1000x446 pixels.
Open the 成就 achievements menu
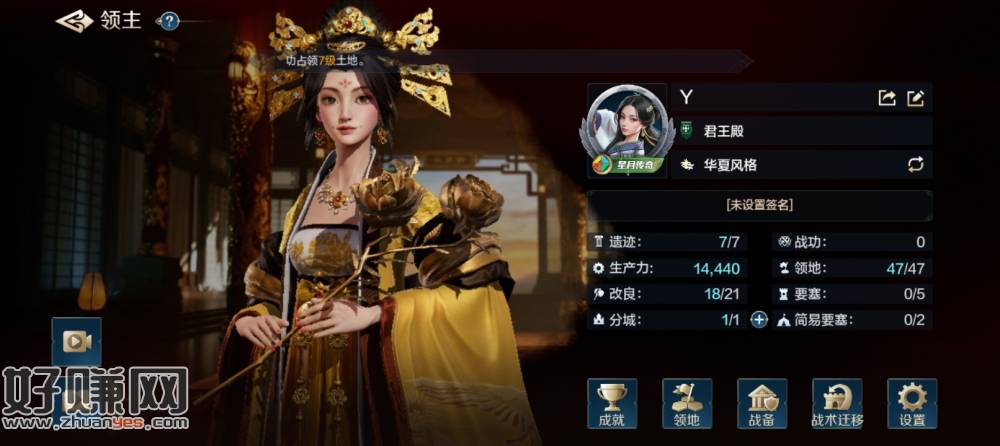611,403
